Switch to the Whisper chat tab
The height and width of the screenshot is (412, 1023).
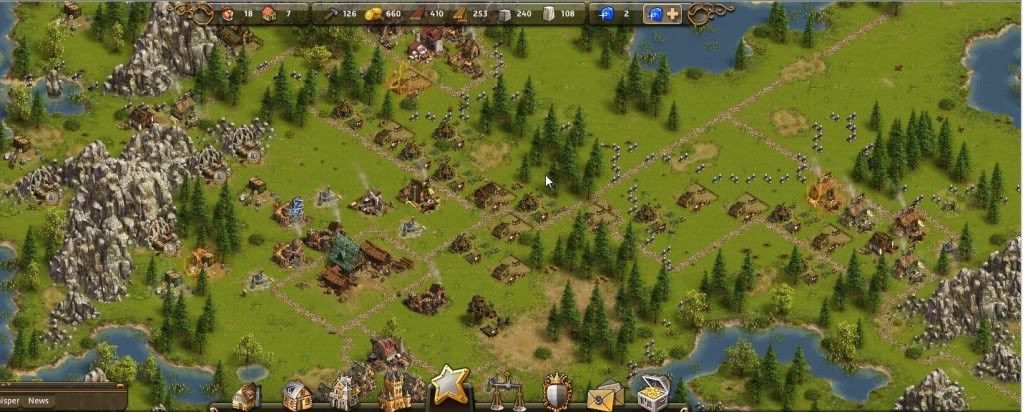click(x=9, y=401)
